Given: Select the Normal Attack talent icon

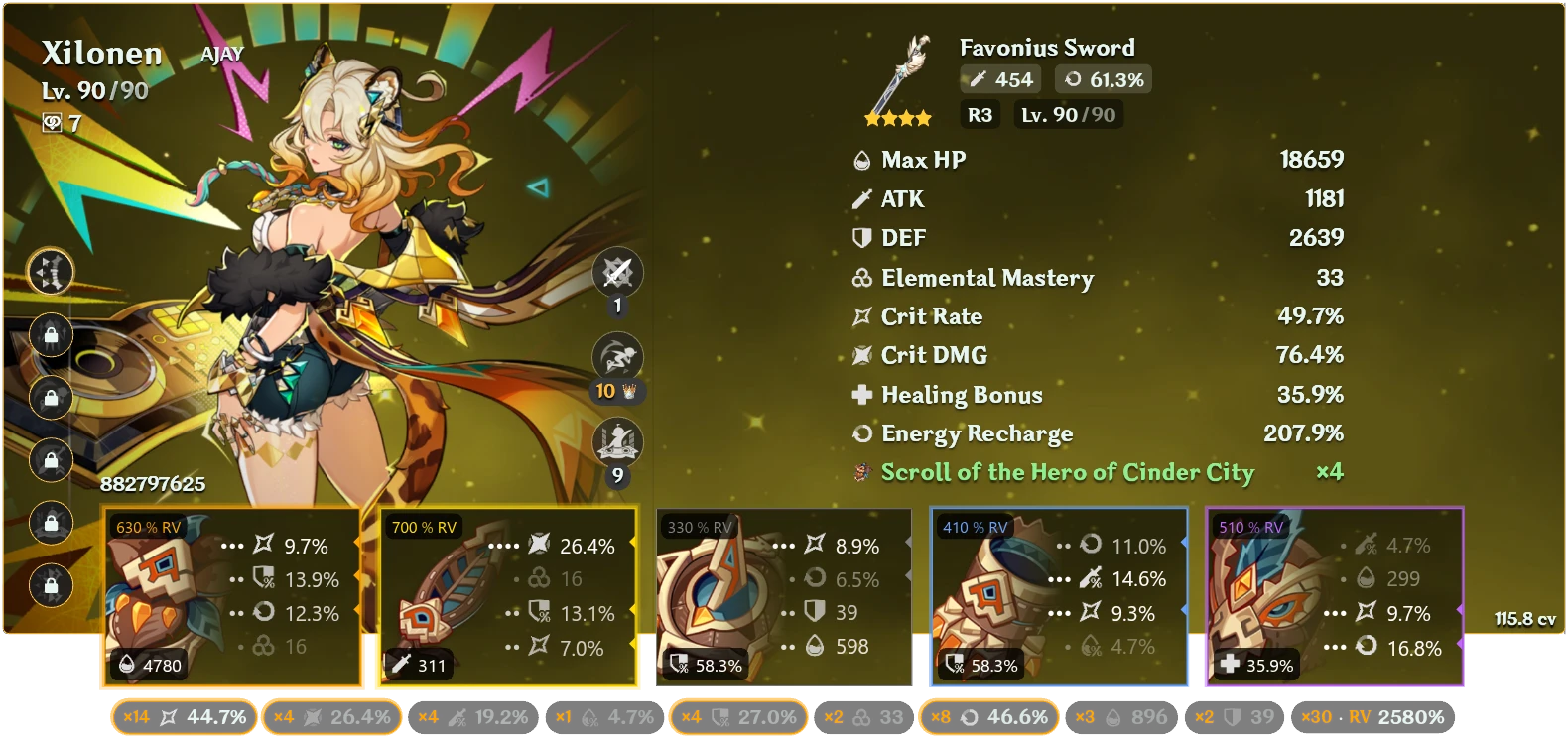Looking at the screenshot, I should [x=617, y=271].
